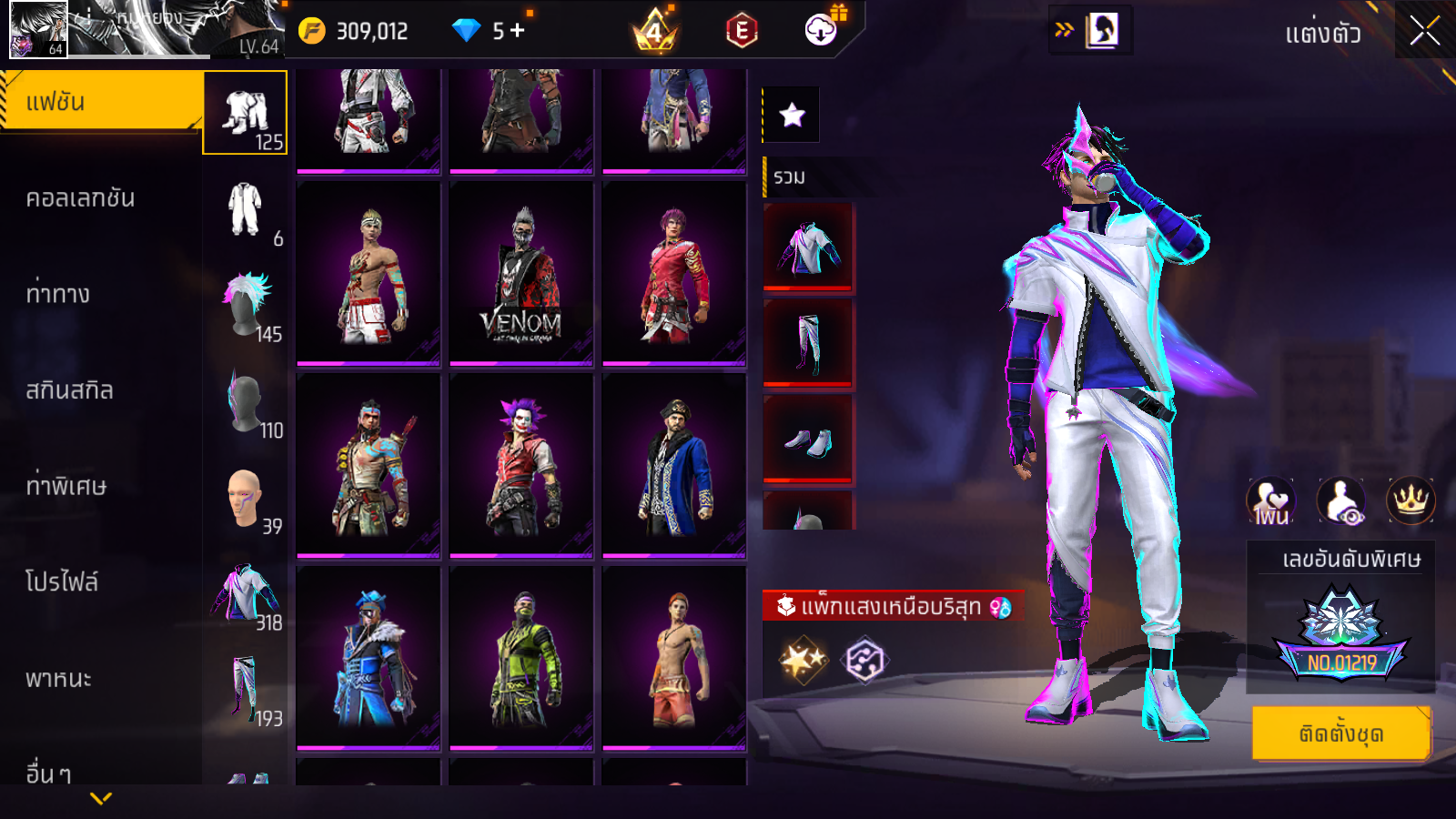Choose the green hooded outfit thumbnail
This screenshot has height=819, width=1456.
(521, 658)
